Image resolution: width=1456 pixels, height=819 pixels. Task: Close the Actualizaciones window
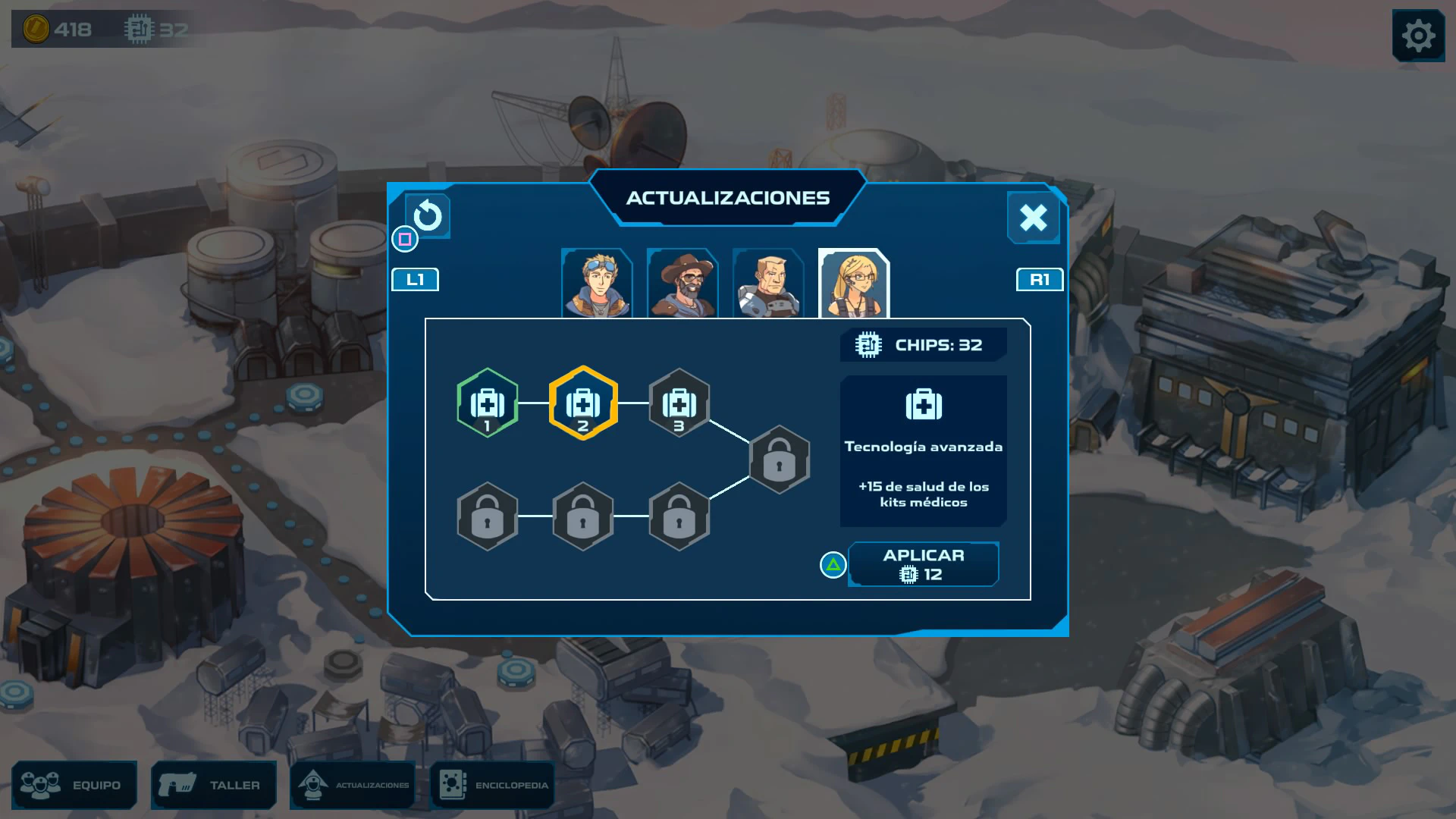pyautogui.click(x=1033, y=218)
